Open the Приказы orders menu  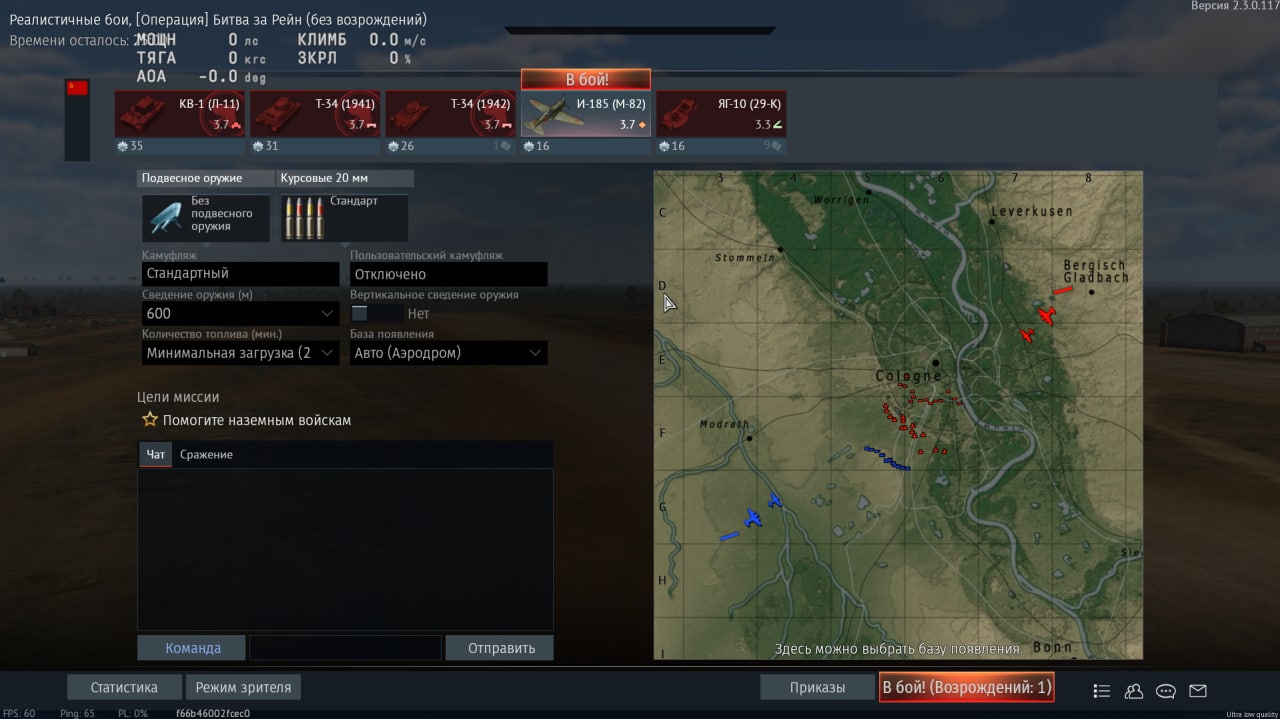point(817,688)
